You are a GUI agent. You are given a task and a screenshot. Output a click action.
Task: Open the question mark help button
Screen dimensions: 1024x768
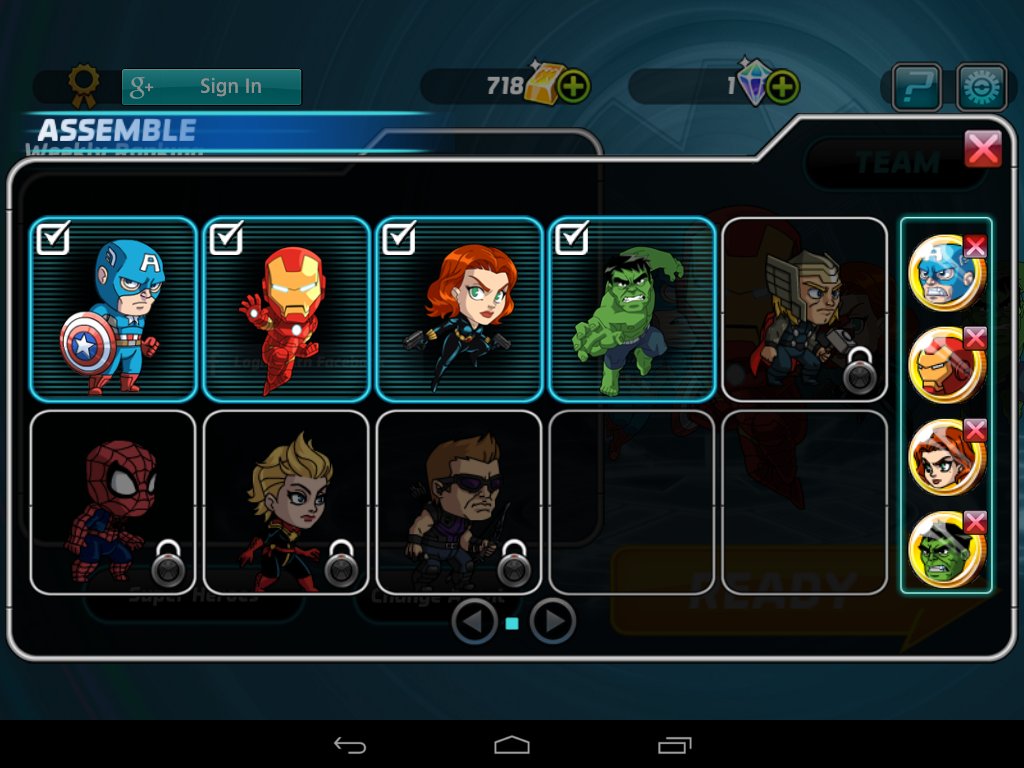pos(917,87)
